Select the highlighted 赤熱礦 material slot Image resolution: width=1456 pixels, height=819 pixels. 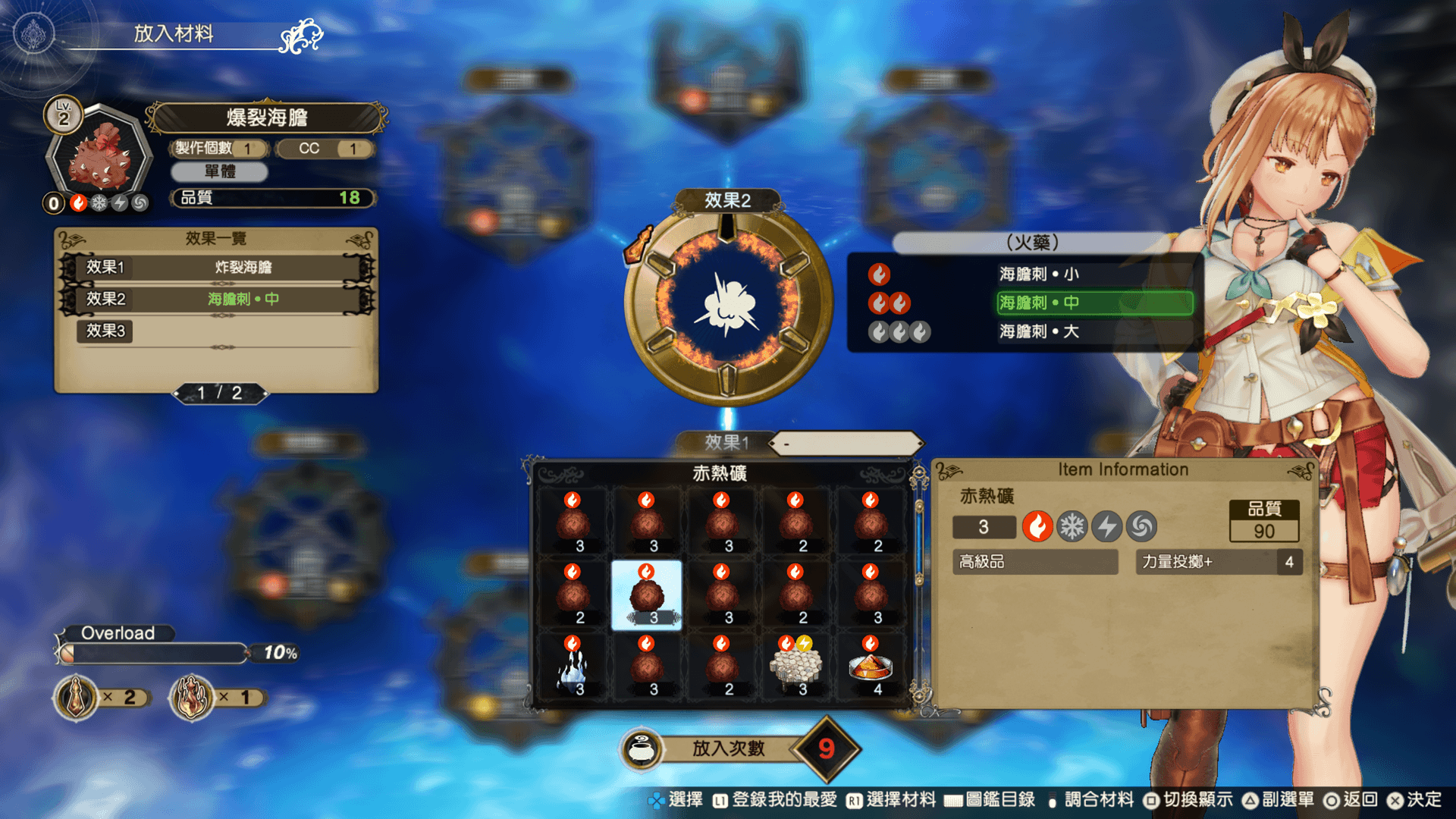point(646,595)
